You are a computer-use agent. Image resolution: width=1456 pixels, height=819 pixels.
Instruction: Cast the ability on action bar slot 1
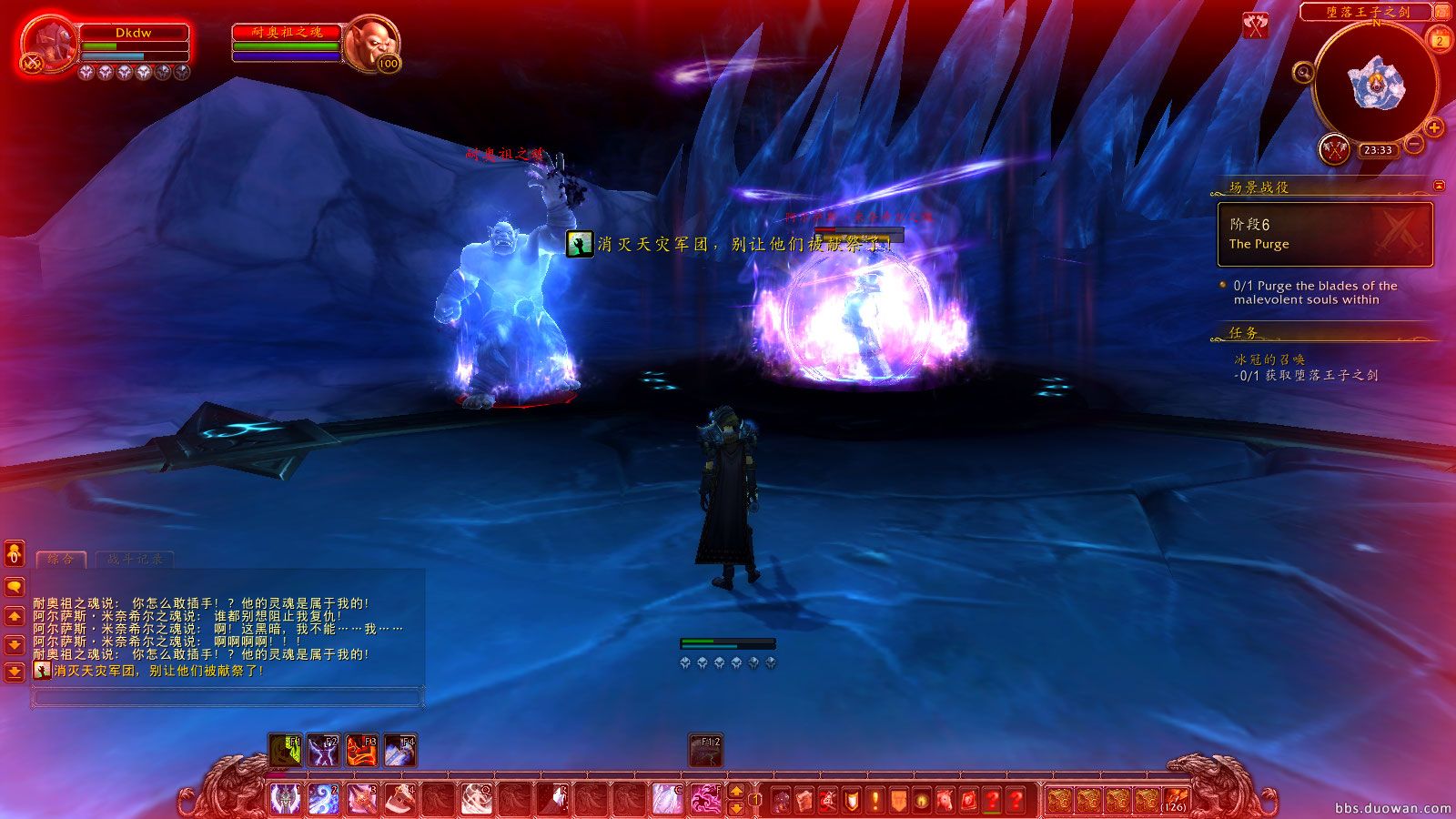[287, 798]
